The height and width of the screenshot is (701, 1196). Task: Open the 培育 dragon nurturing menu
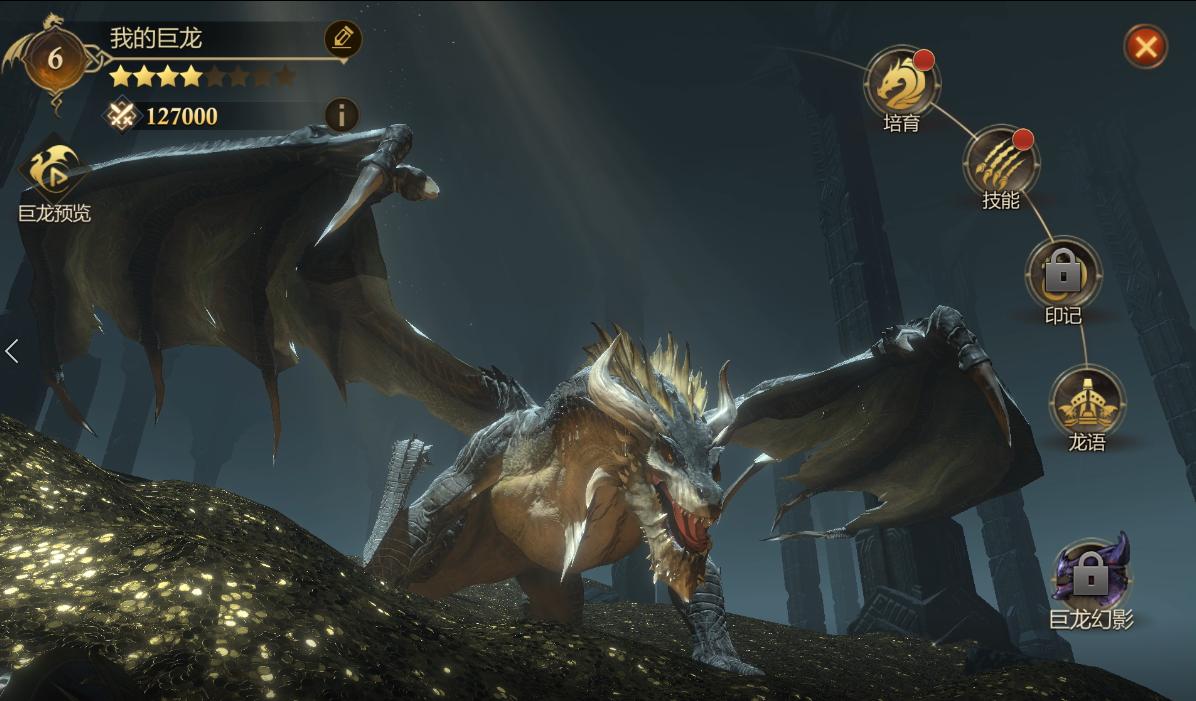901,83
